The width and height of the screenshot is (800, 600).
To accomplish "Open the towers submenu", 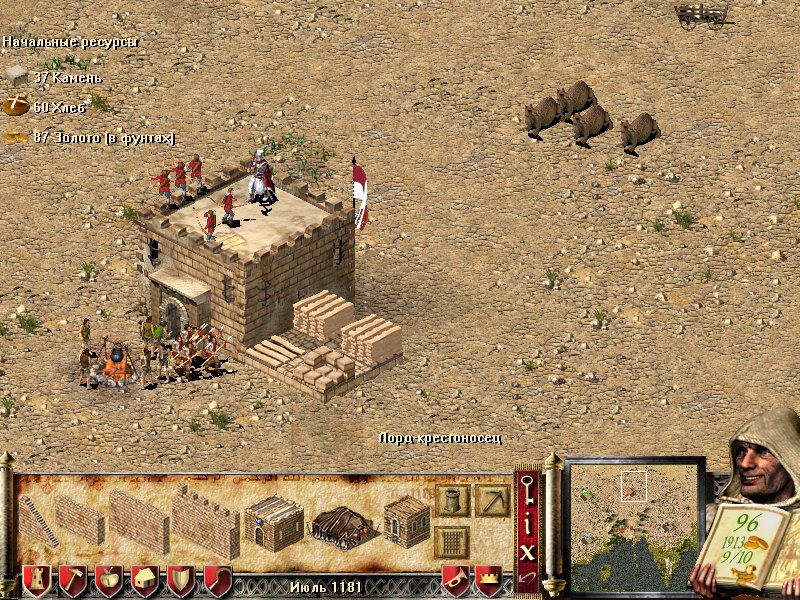I will [x=452, y=499].
